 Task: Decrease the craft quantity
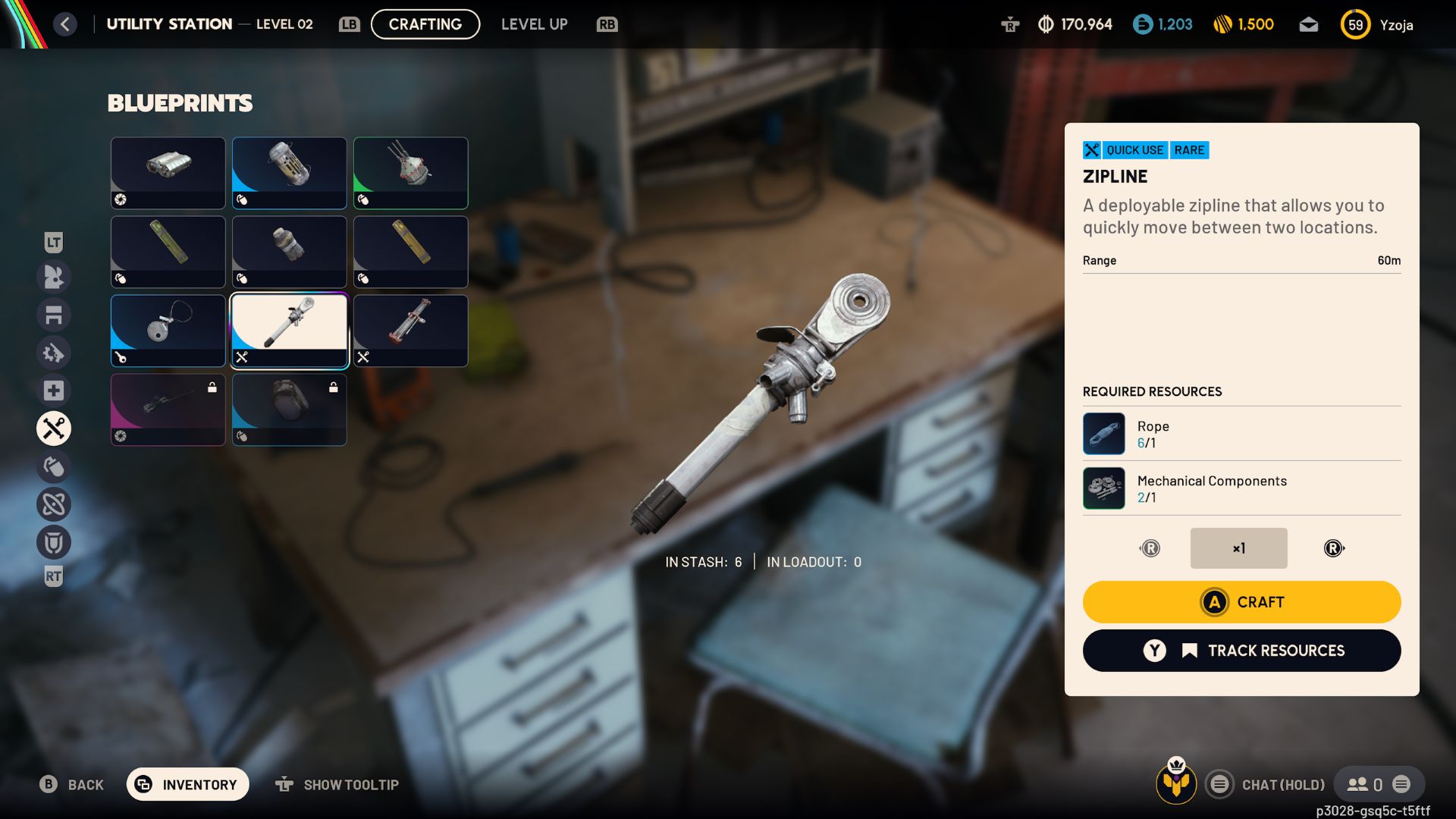1150,548
